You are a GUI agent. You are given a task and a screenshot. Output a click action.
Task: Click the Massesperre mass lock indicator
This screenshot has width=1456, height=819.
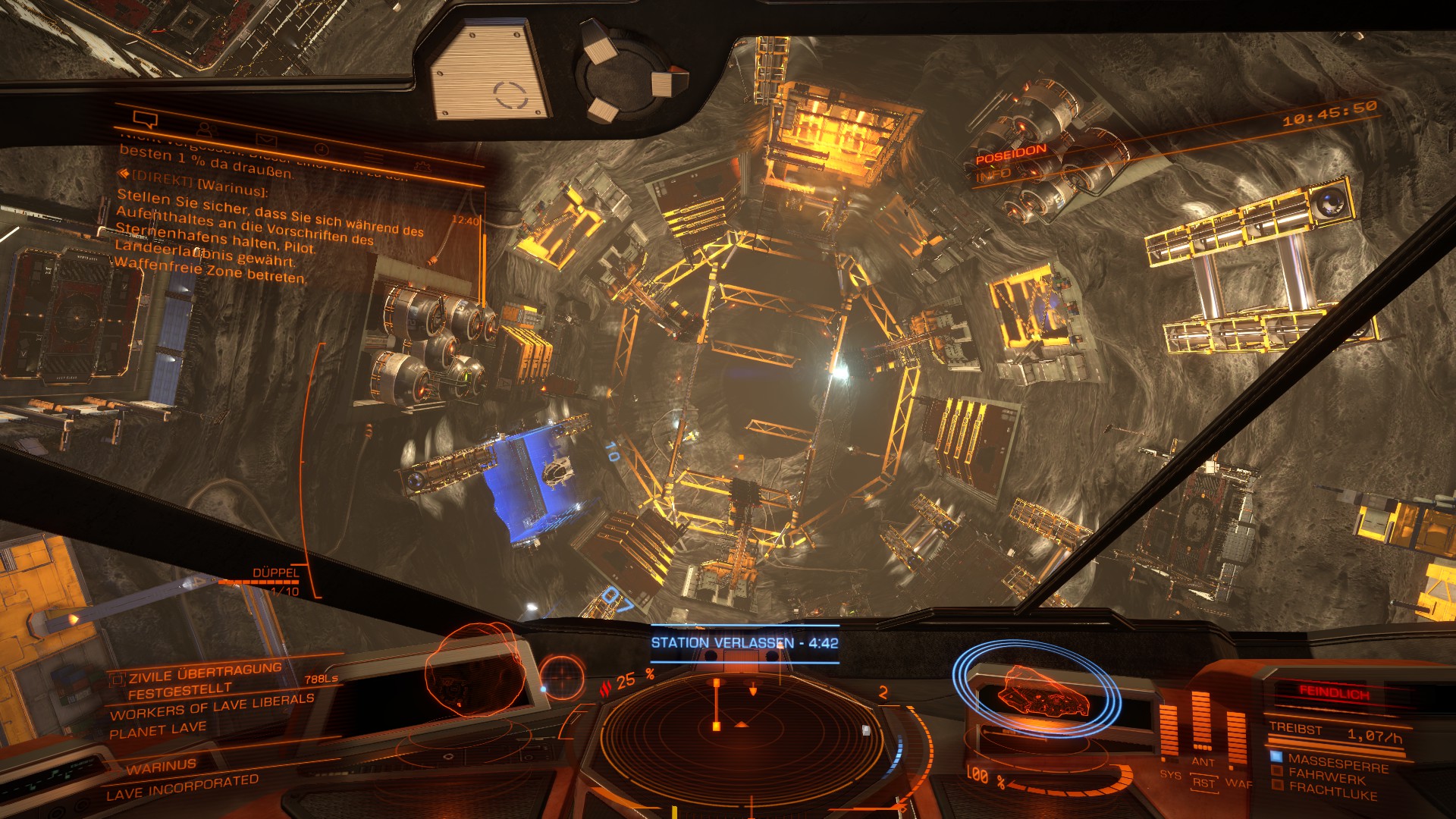coord(1337,763)
